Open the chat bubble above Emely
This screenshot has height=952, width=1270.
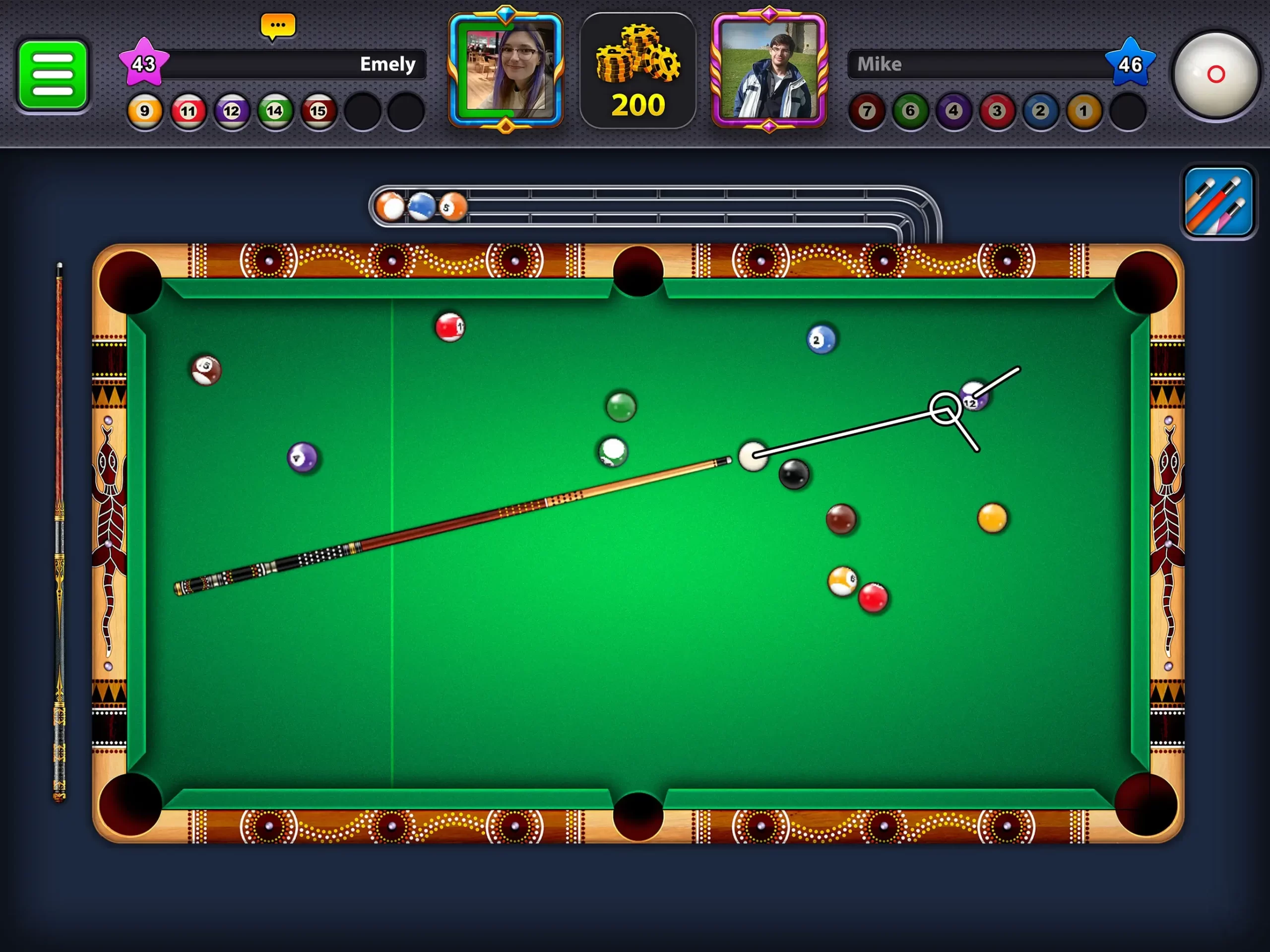click(277, 25)
